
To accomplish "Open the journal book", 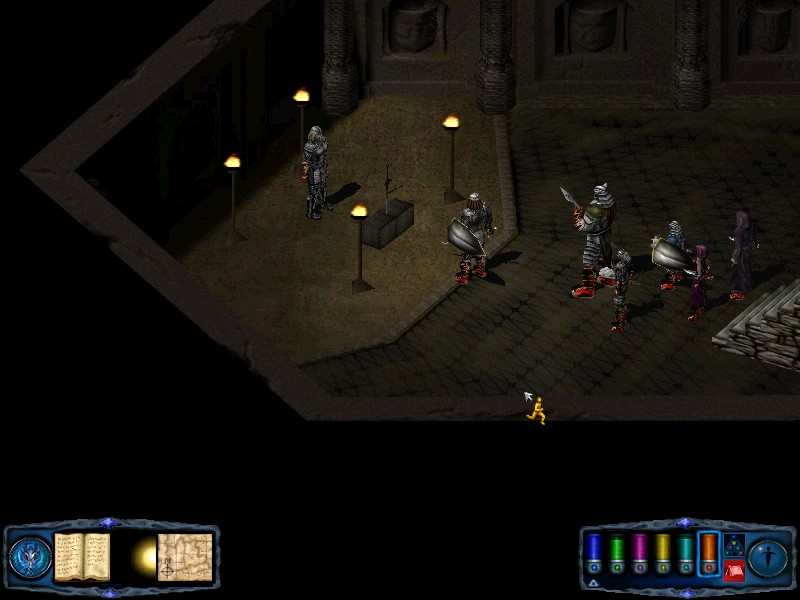I will 82,556.
